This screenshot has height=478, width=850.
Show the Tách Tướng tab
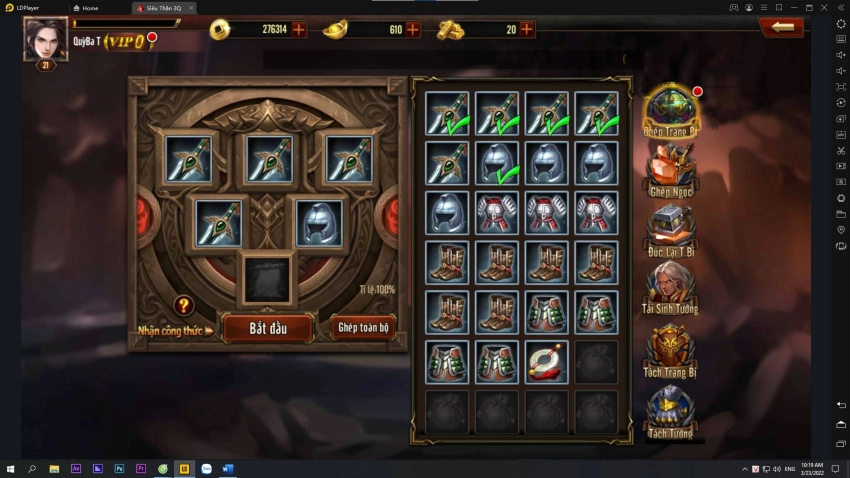tap(671, 412)
